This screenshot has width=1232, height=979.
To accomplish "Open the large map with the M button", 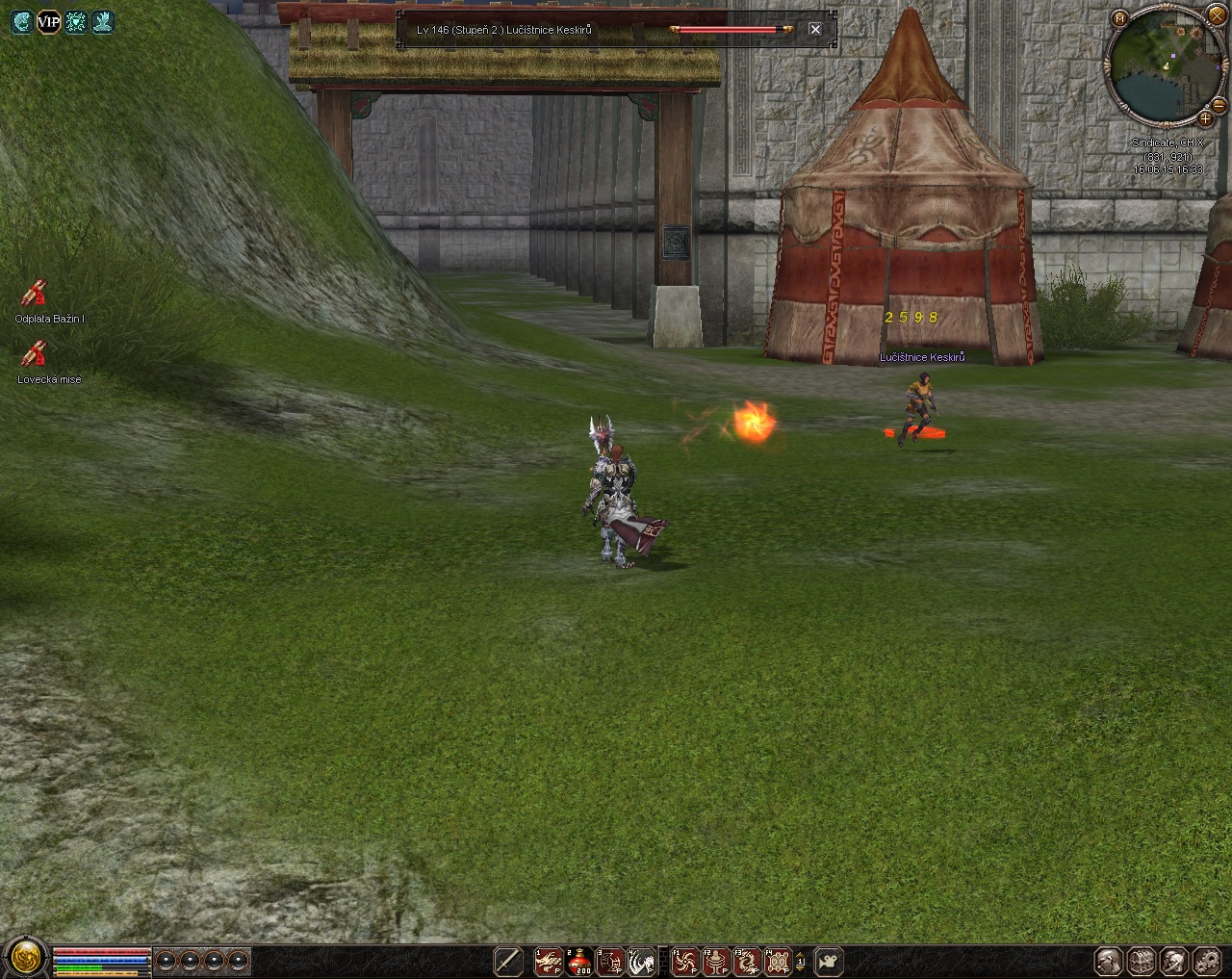I will coord(1119,18).
